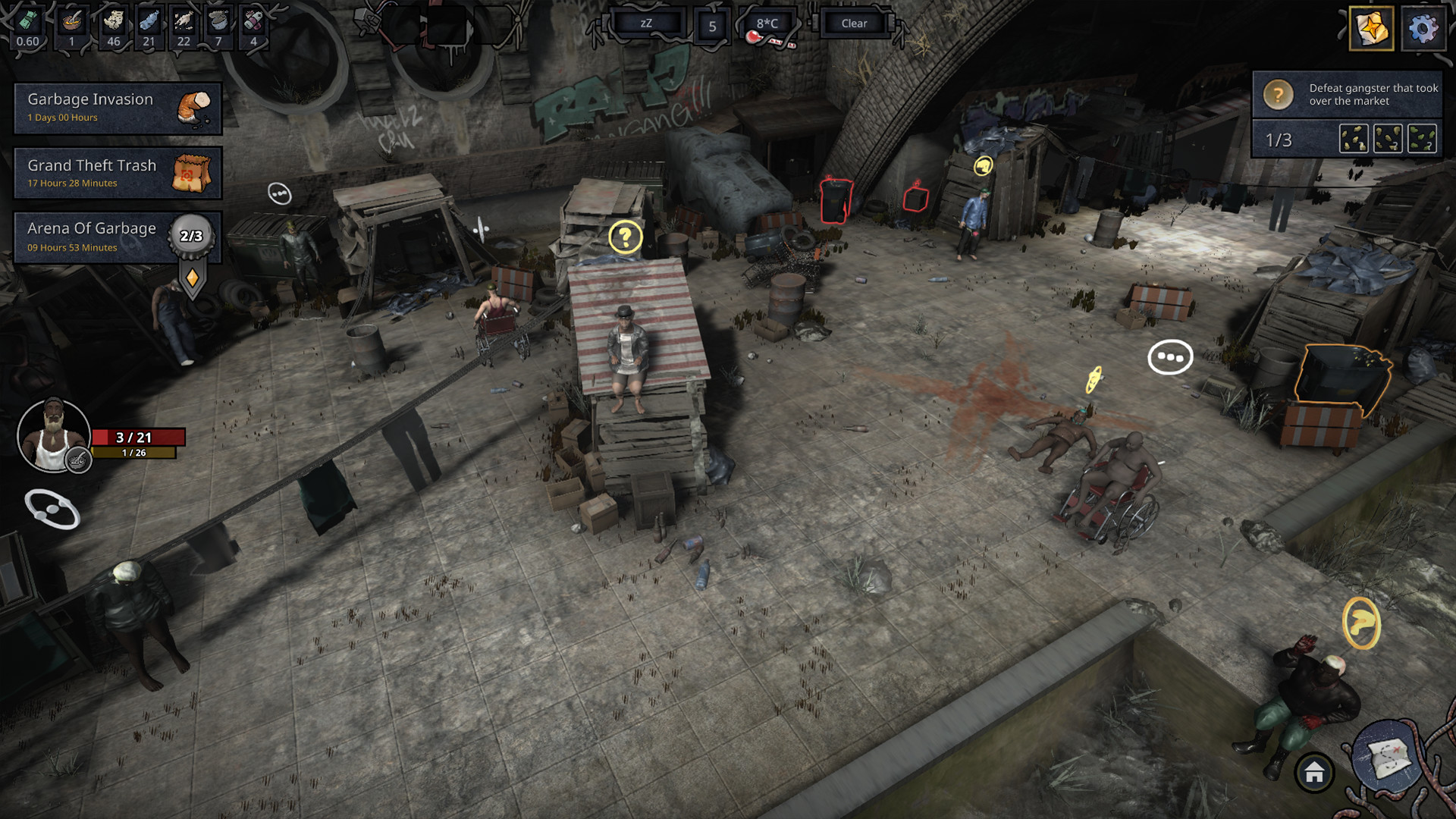Toggle the speech bubble above the wheelchair man
Screen dimensions: 1456x819
pyautogui.click(x=1171, y=357)
